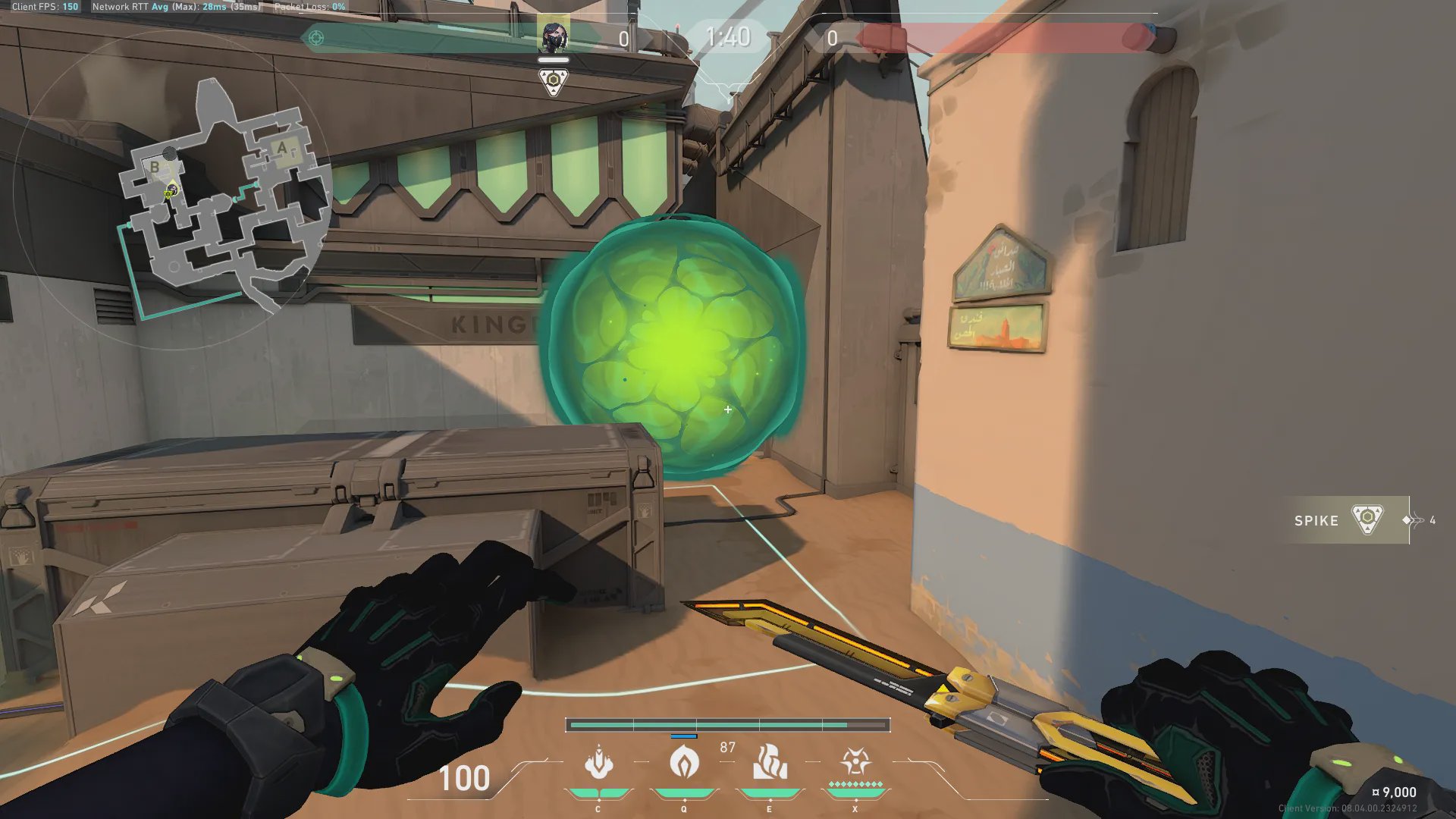Click the spike carrier icon below portrait

pyautogui.click(x=554, y=81)
